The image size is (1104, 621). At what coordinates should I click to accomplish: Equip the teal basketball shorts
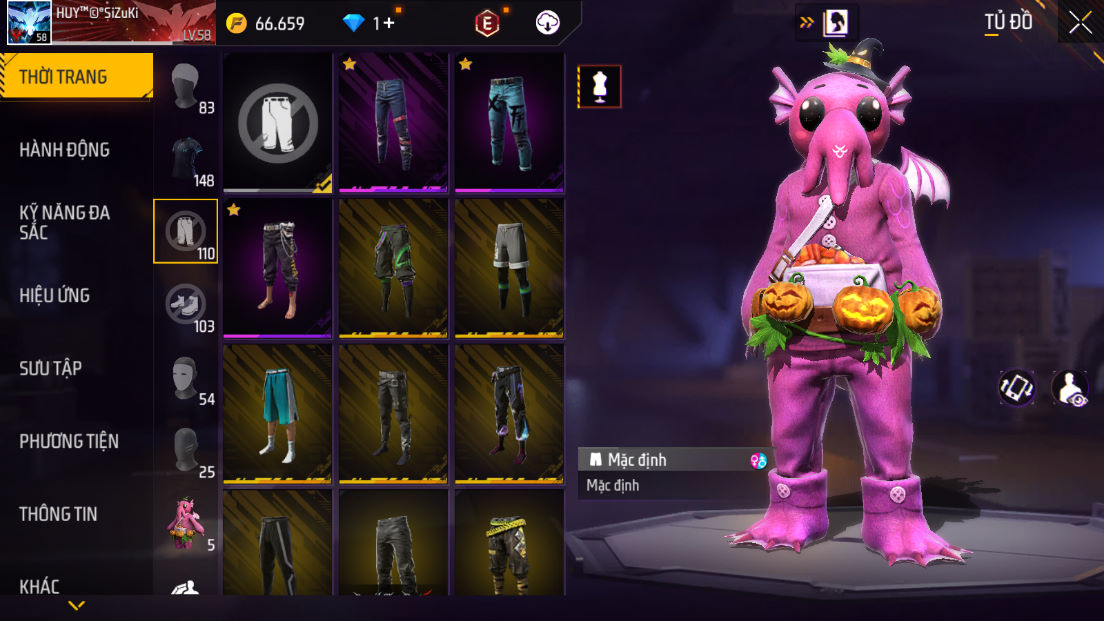pyautogui.click(x=278, y=413)
